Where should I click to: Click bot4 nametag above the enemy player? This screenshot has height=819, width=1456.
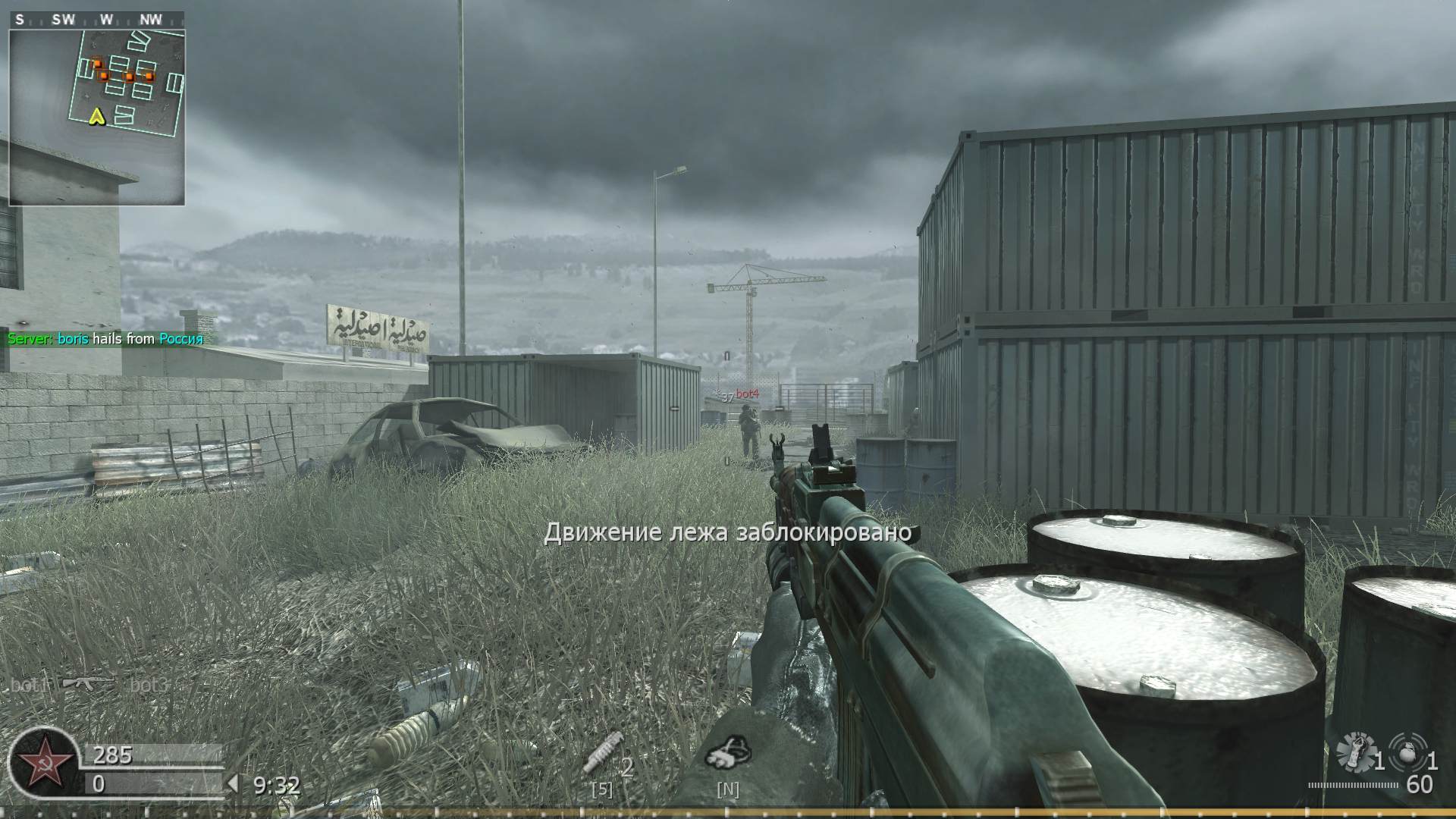[x=747, y=394]
